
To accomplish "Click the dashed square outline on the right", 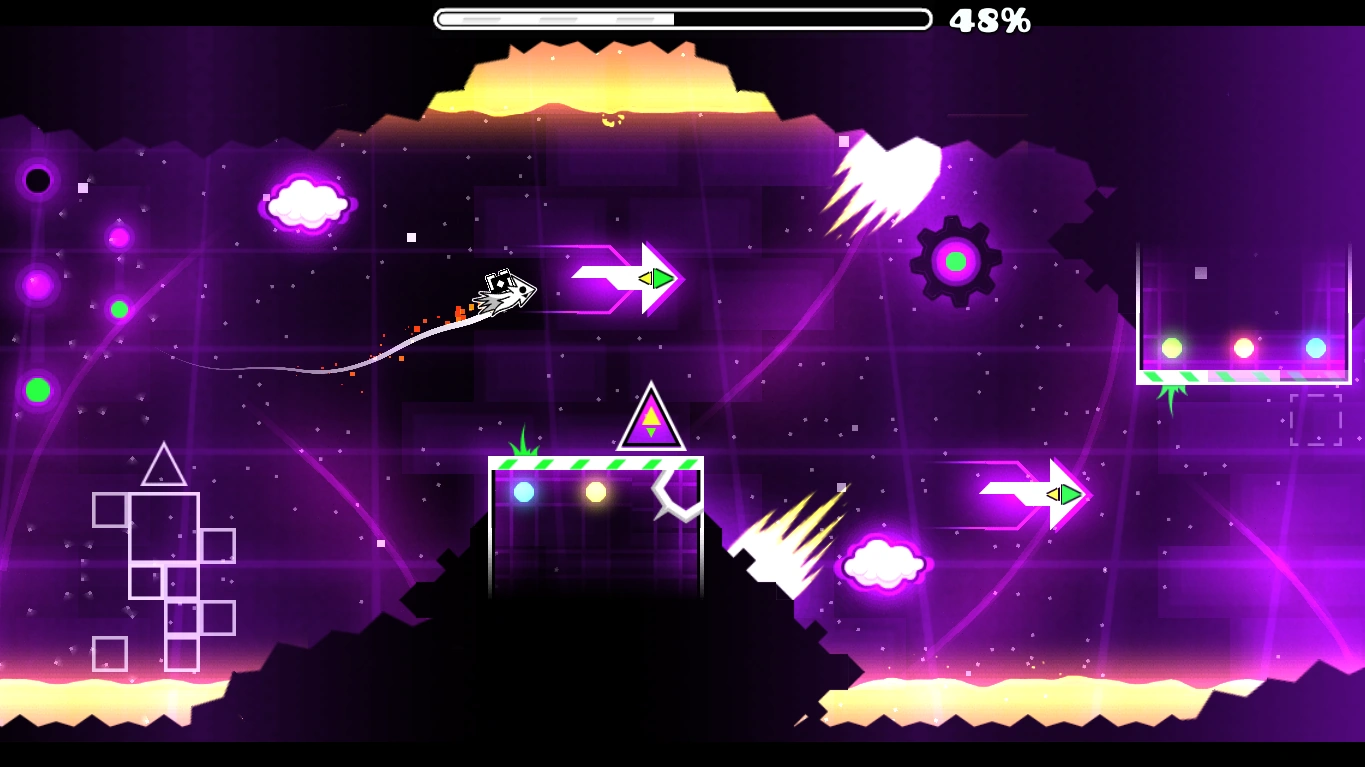I will tap(1315, 420).
